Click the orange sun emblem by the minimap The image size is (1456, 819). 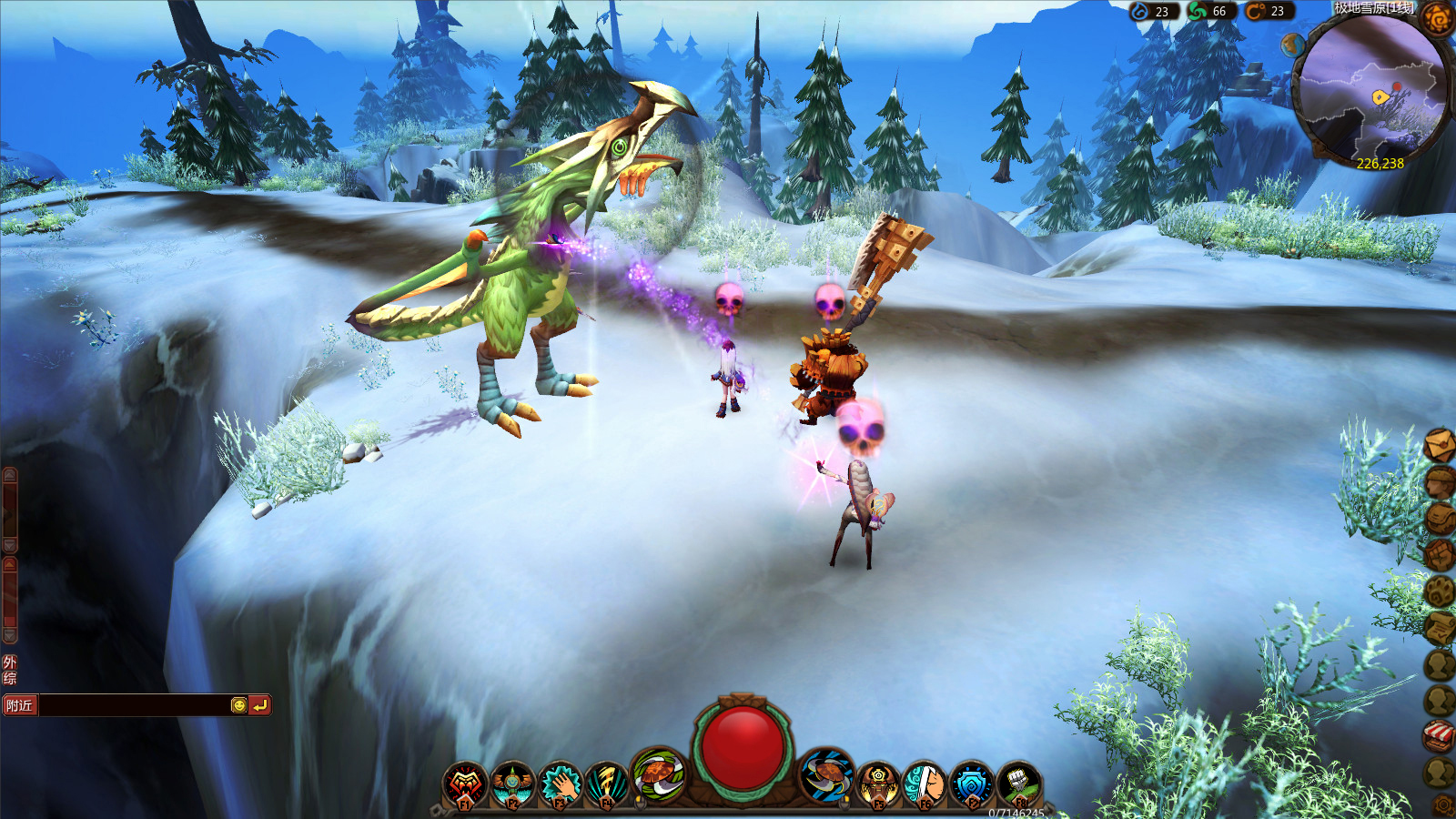click(x=1439, y=17)
